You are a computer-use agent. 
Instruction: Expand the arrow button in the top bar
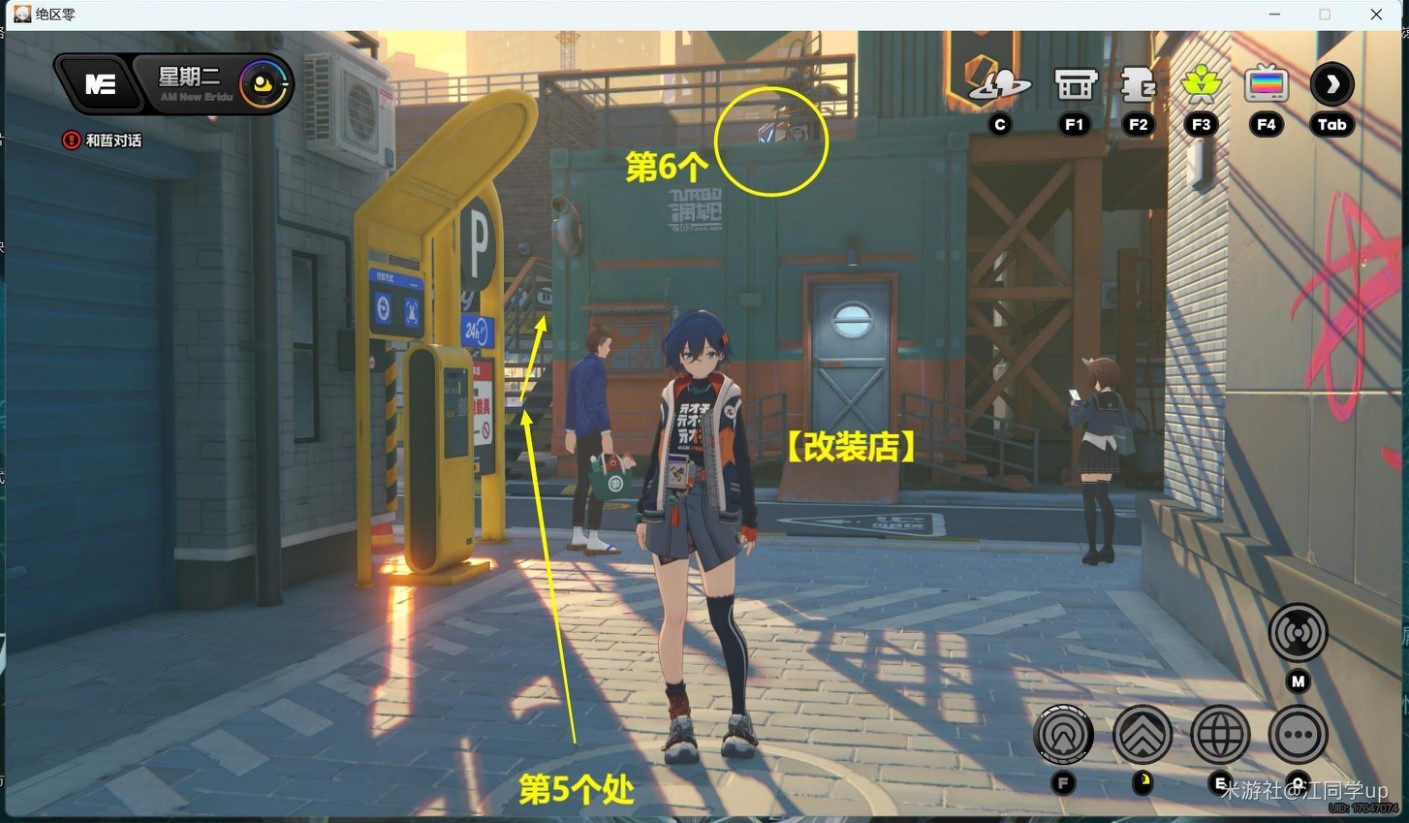(1332, 85)
